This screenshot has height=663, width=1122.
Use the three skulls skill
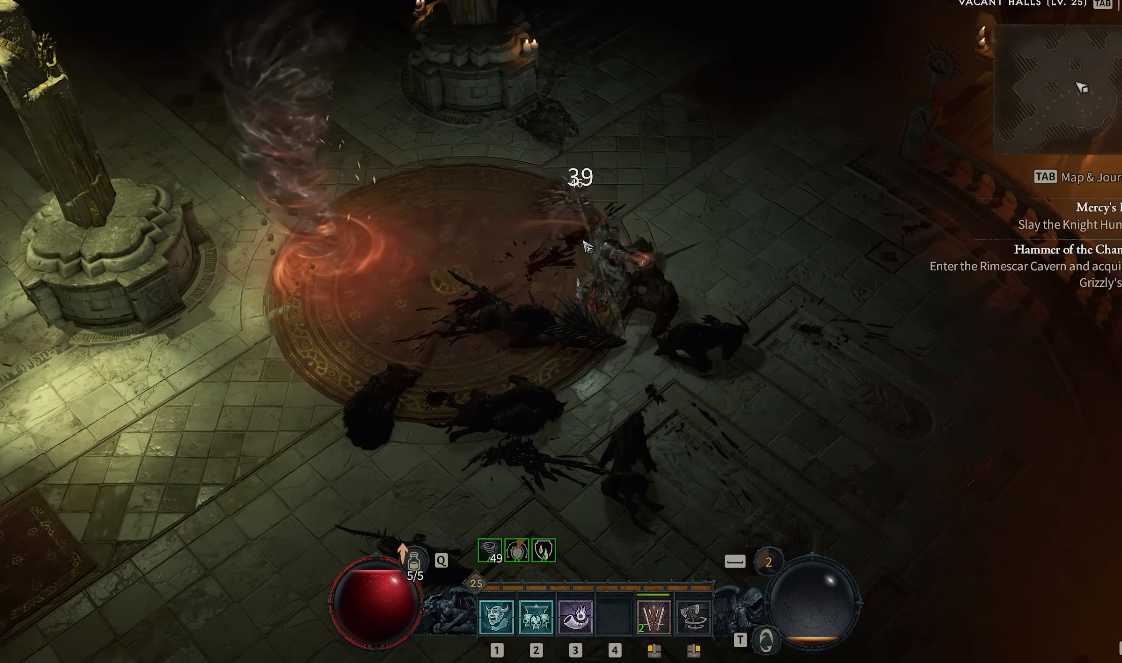pos(536,616)
